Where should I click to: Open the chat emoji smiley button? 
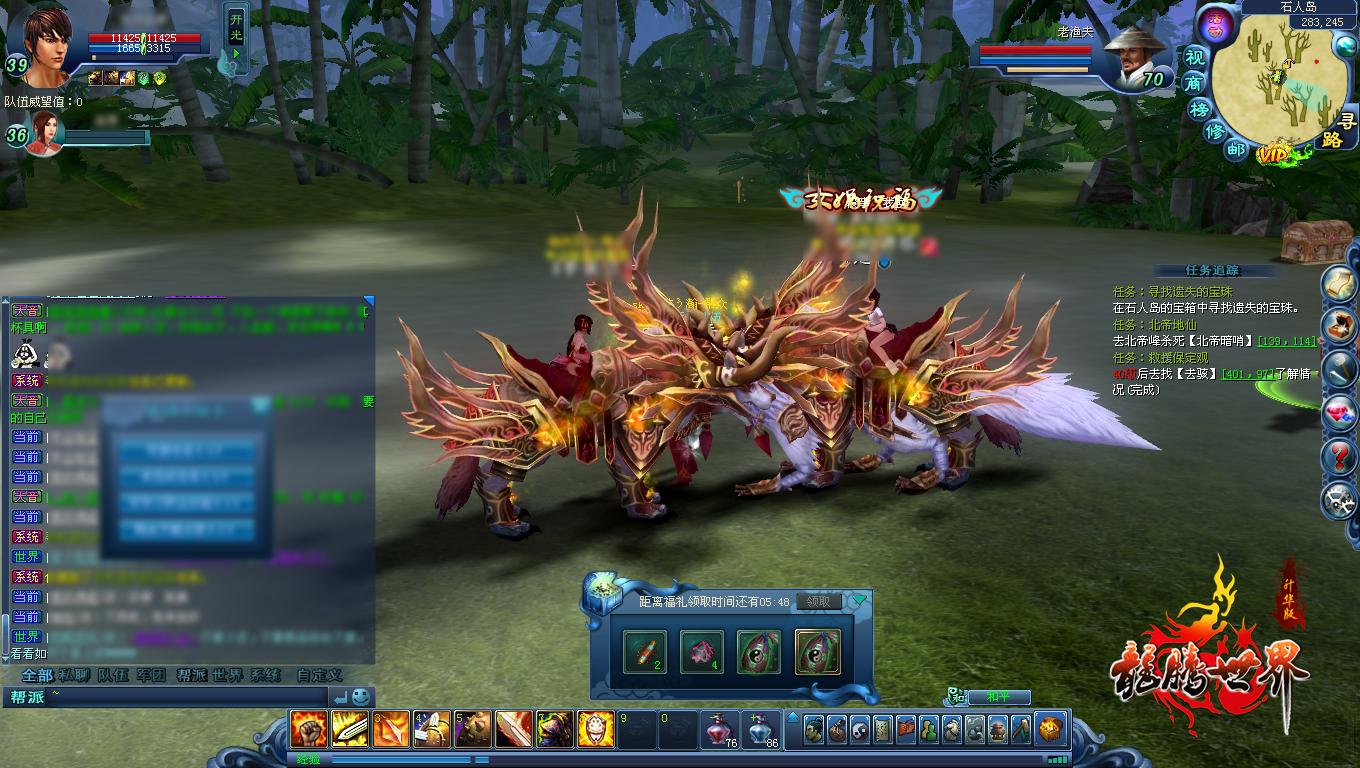[361, 696]
